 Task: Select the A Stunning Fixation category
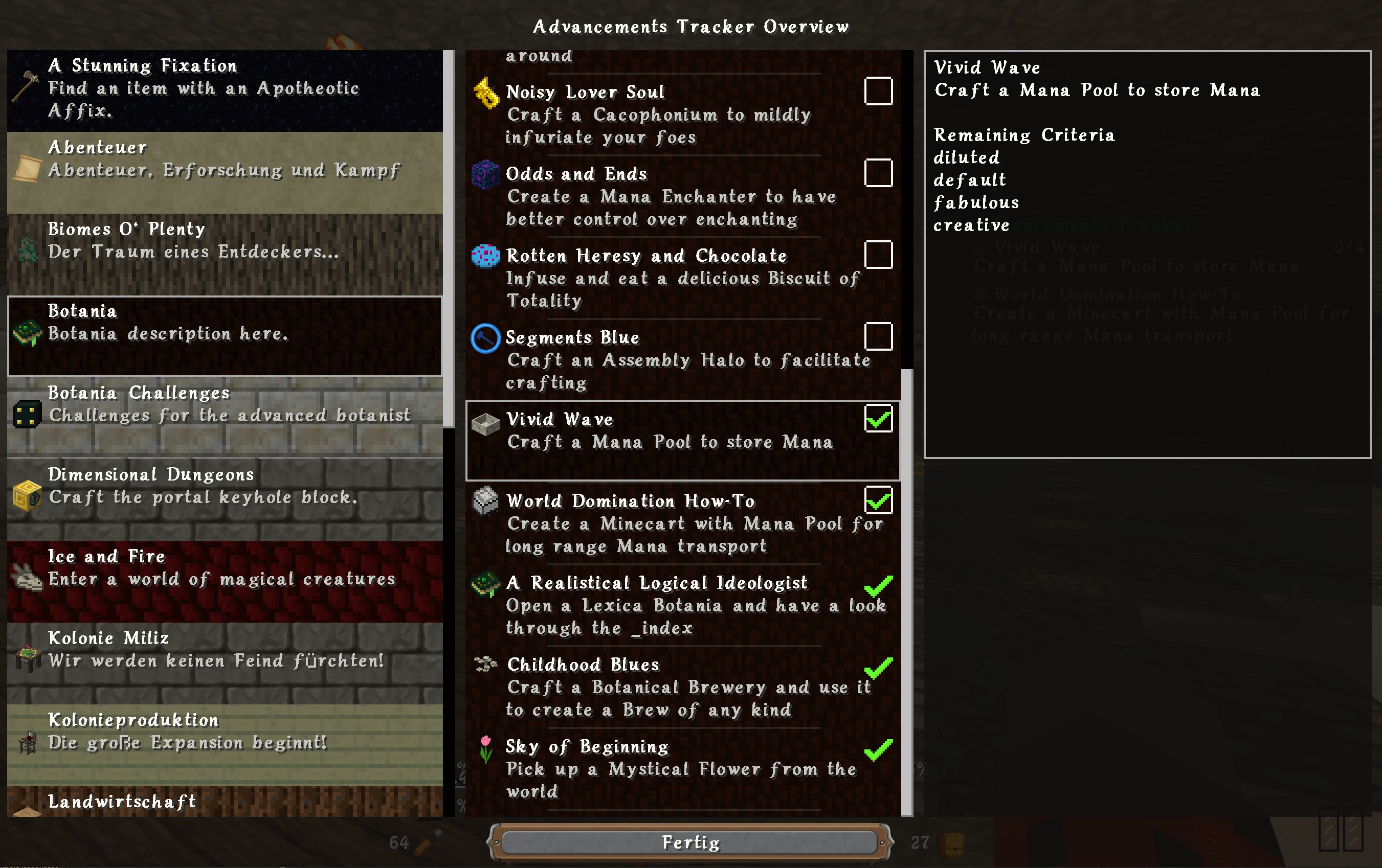[x=225, y=90]
